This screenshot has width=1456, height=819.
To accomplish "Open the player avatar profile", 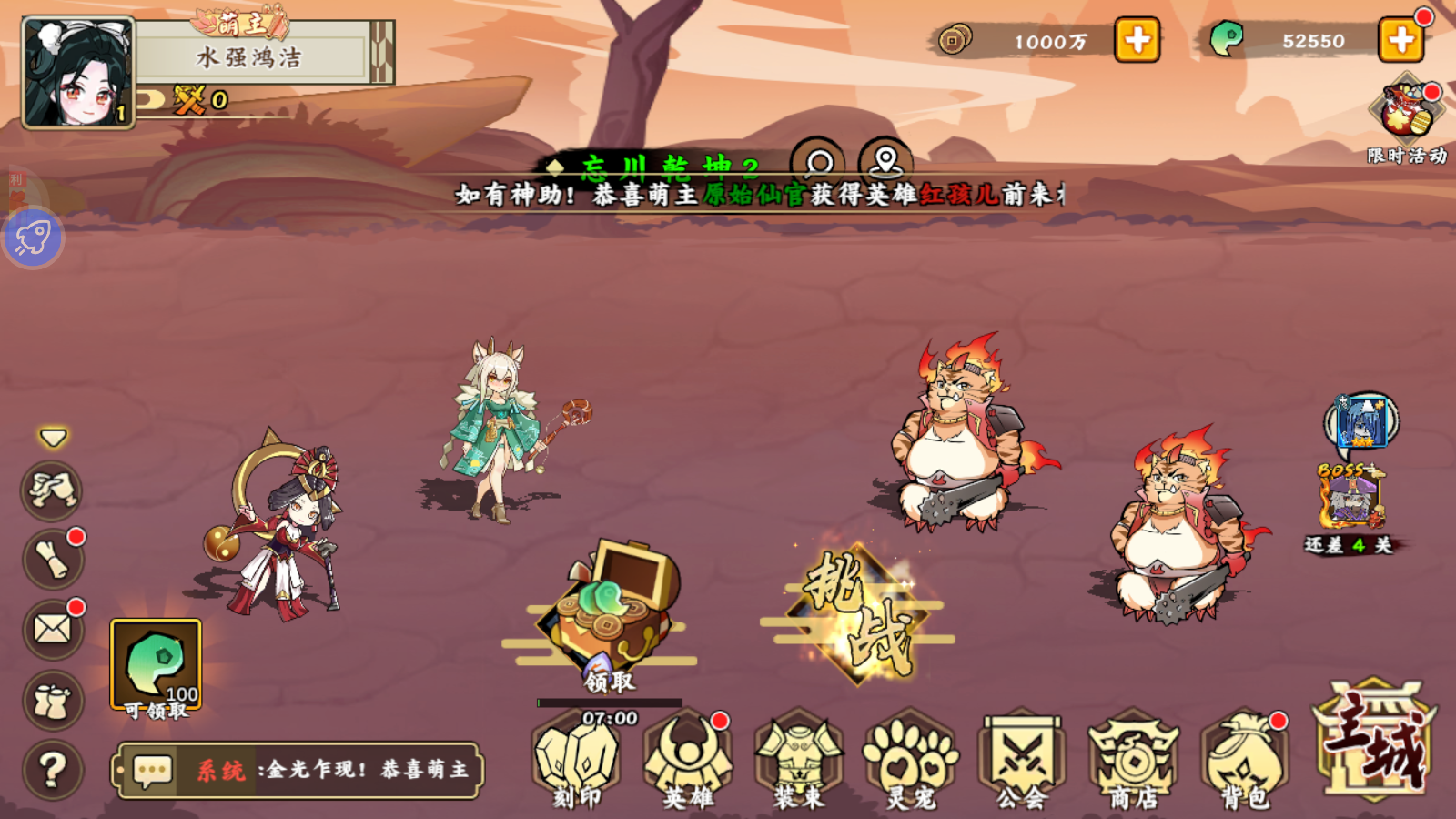I will [78, 73].
